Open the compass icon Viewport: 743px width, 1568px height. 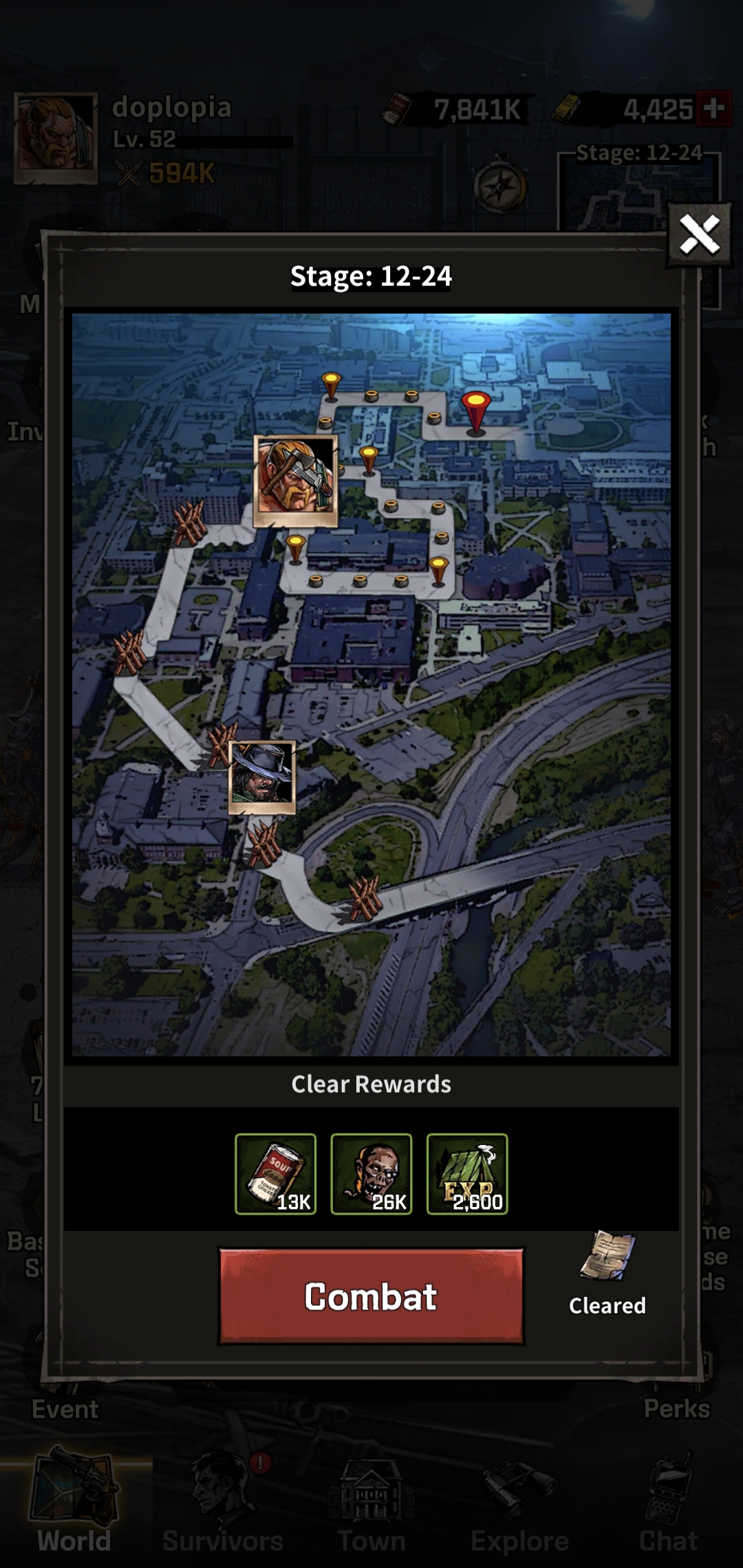coord(500,186)
